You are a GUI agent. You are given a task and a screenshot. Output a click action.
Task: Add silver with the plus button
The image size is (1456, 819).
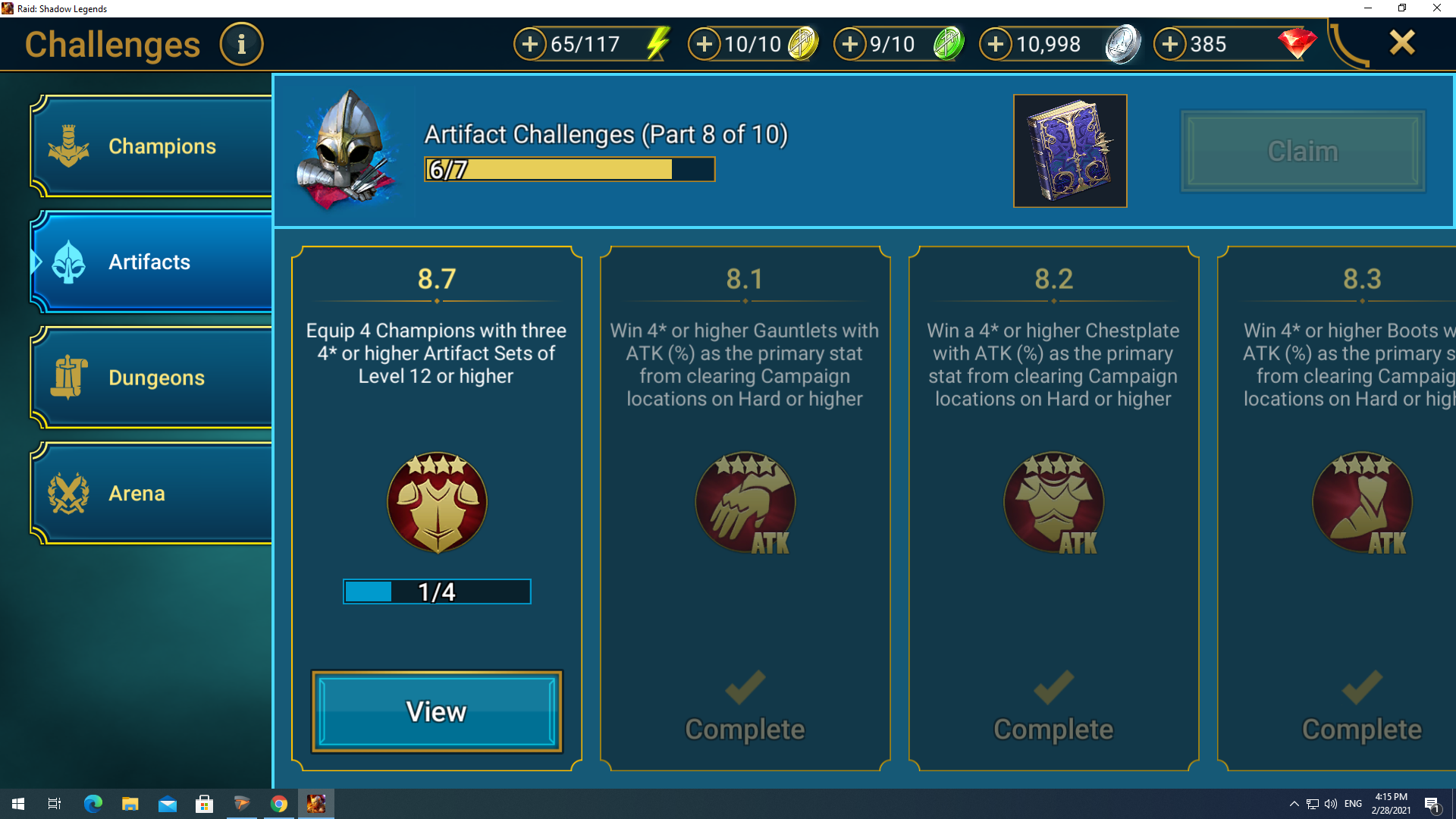click(996, 45)
